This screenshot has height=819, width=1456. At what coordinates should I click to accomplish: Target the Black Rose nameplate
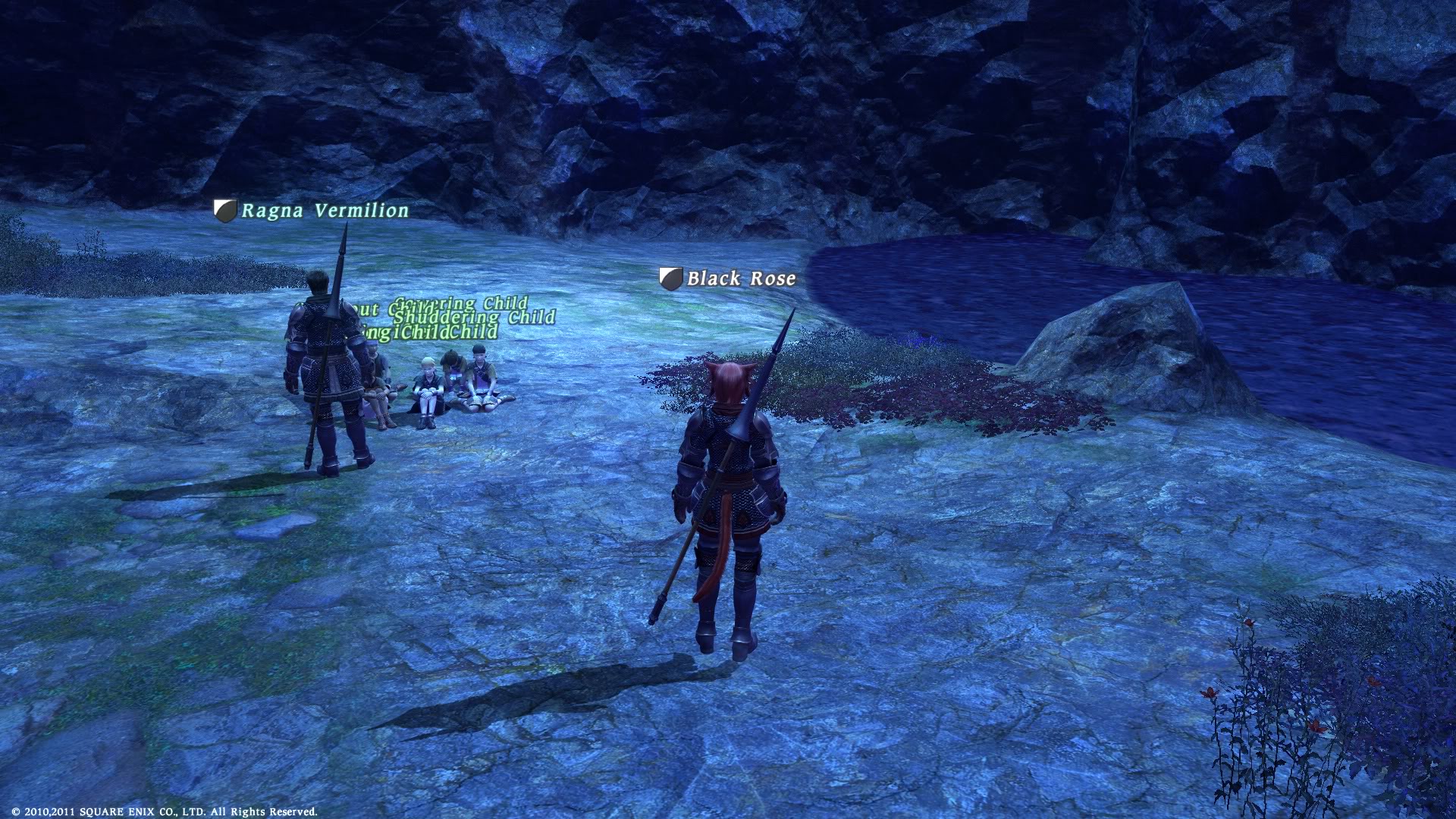741,278
